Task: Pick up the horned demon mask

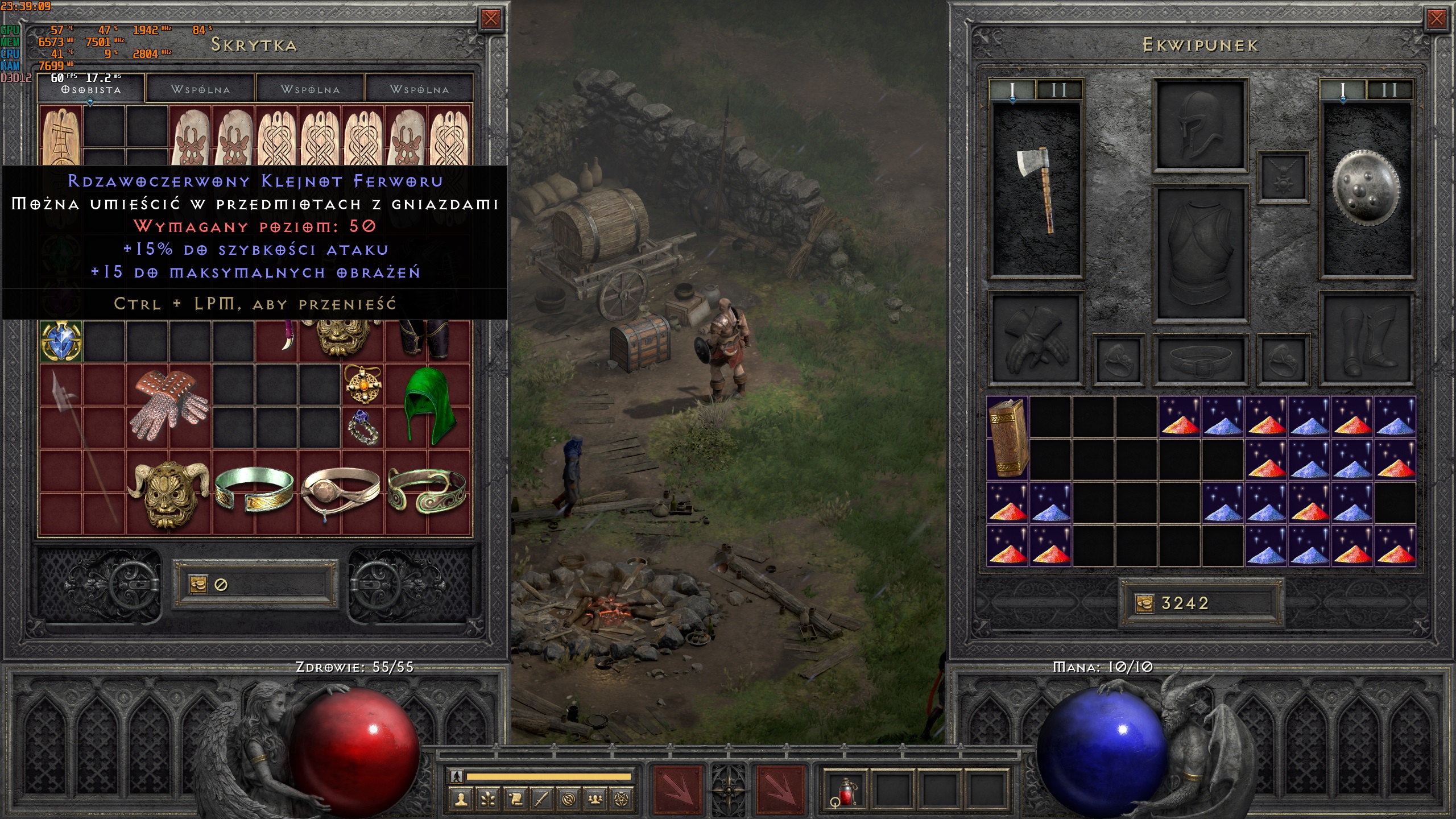Action: pyautogui.click(x=169, y=493)
